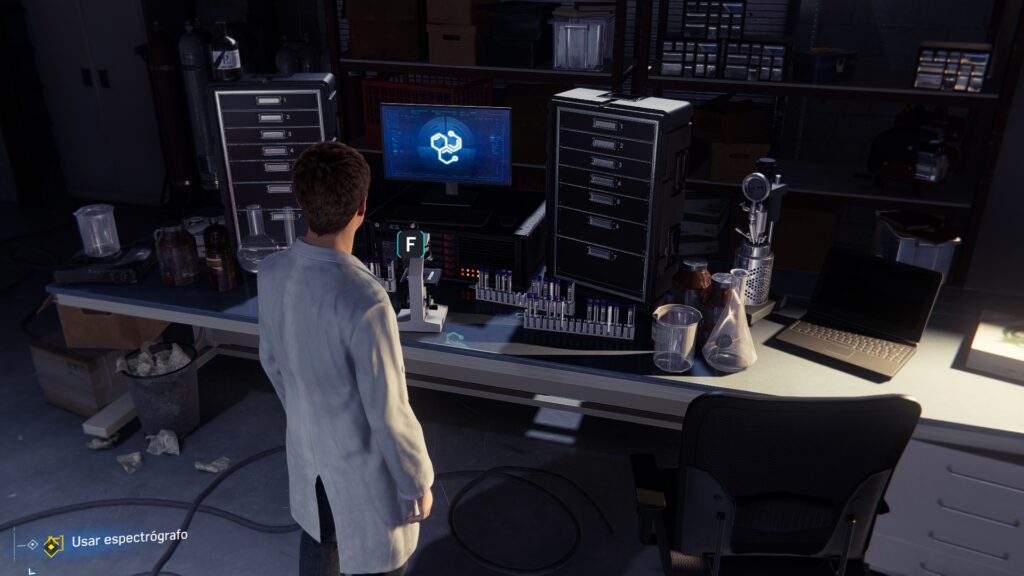This screenshot has height=576, width=1024.
Task: Click the yellow mission objective icon
Action: coord(53,544)
